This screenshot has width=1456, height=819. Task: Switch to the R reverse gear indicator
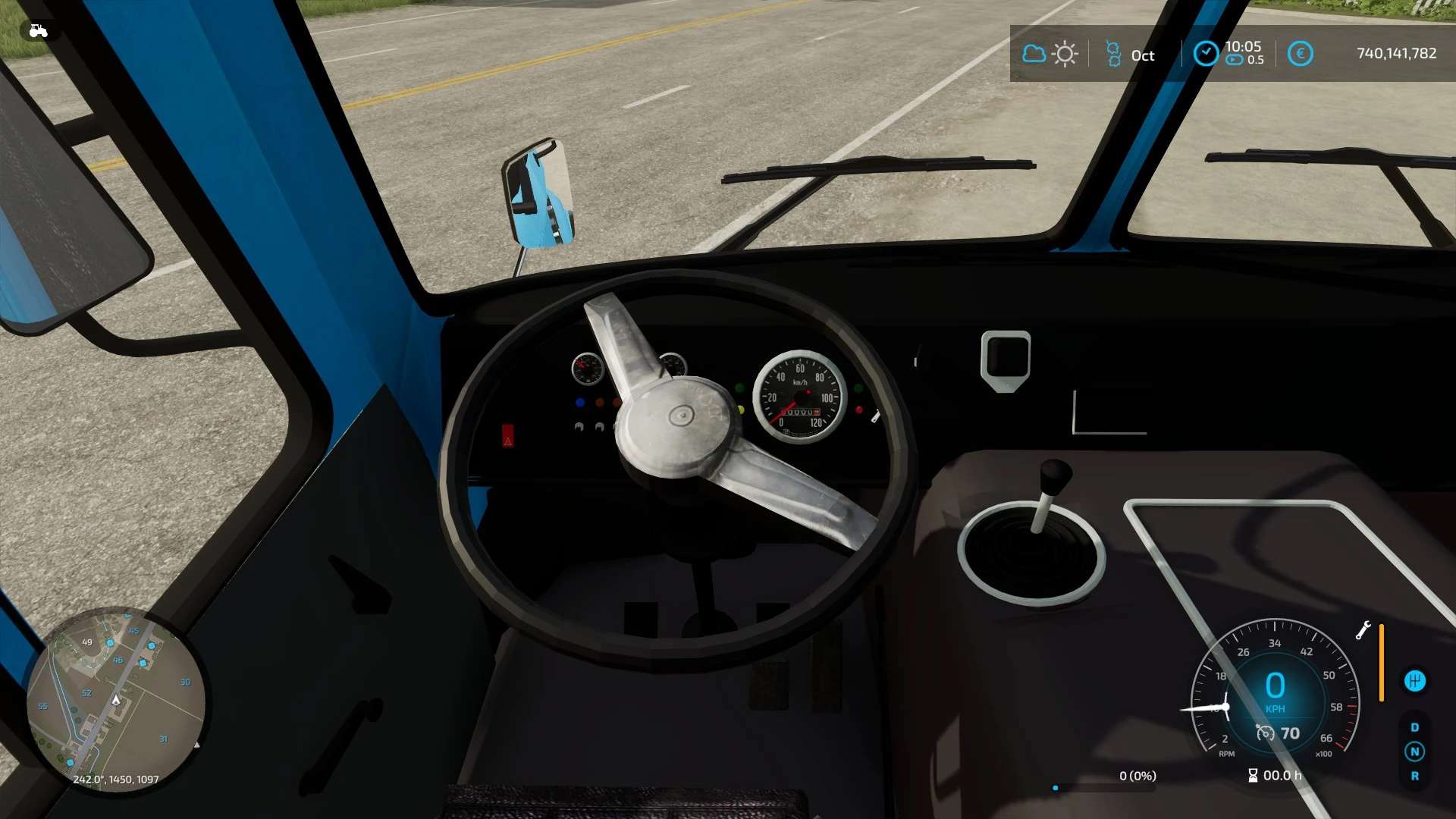tap(1414, 776)
